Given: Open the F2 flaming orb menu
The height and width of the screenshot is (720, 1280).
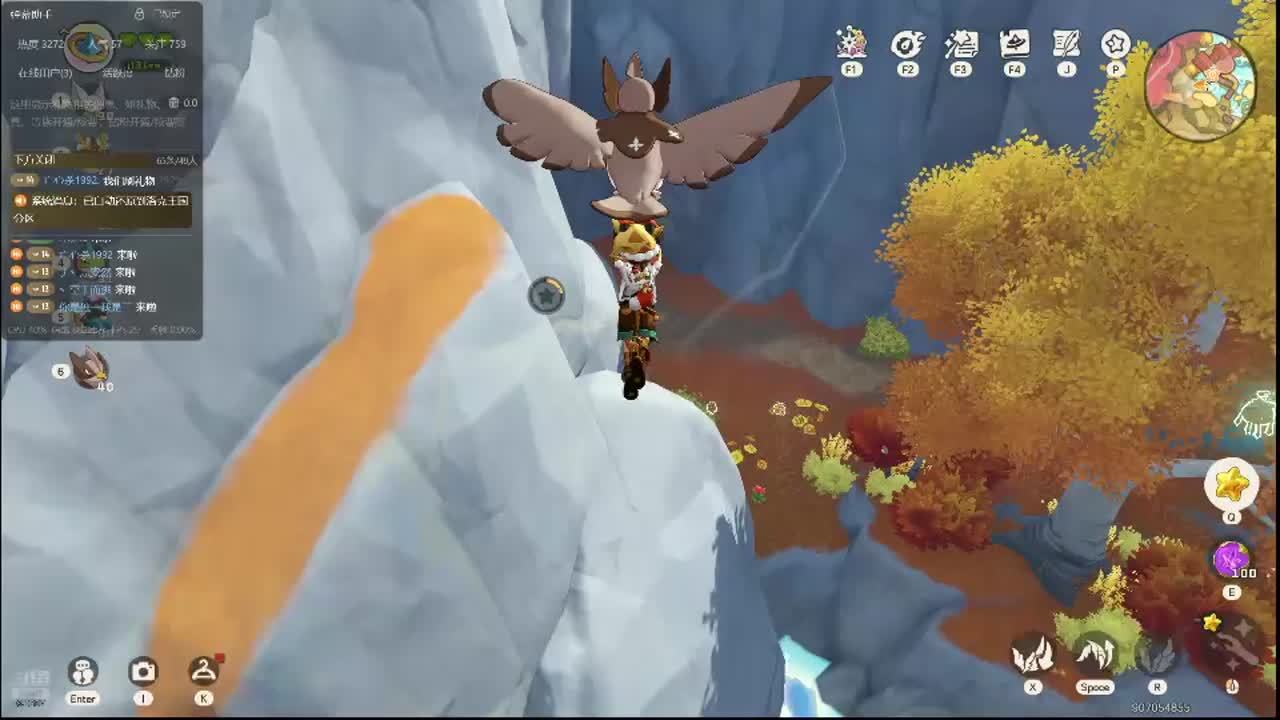Looking at the screenshot, I should 907,44.
